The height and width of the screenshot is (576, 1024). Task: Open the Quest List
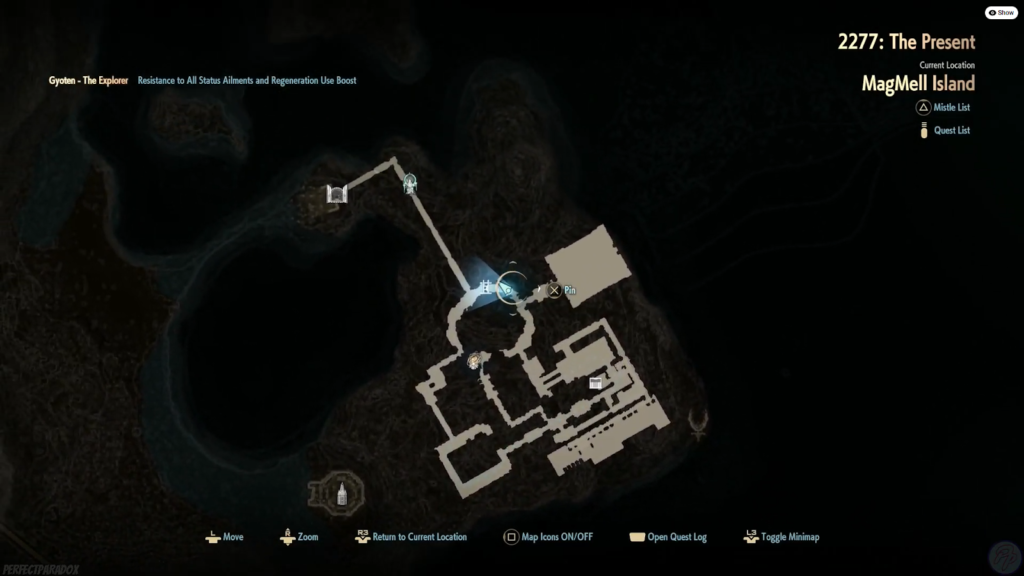pos(951,130)
